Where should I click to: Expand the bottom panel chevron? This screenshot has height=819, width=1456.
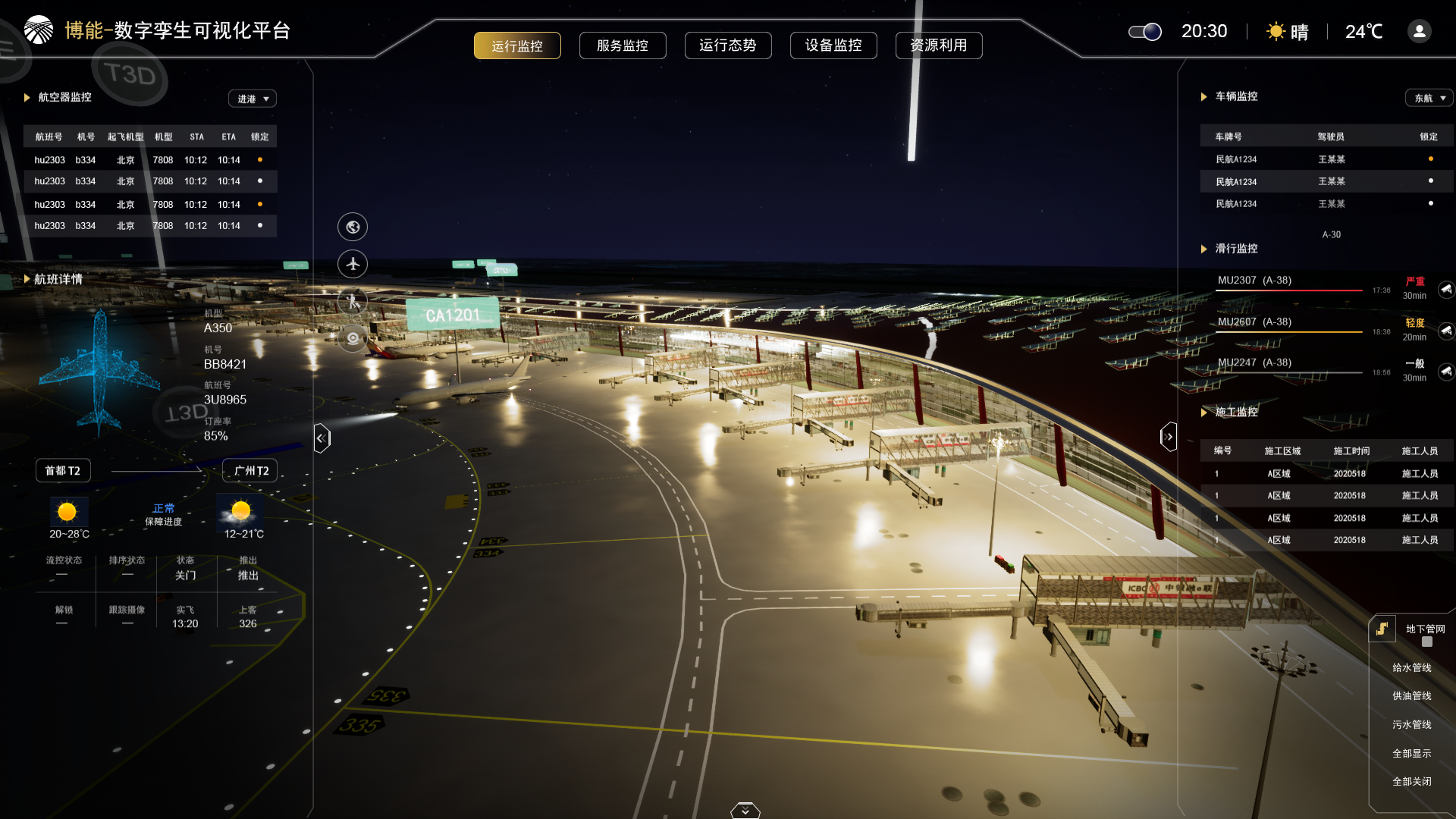click(x=745, y=811)
